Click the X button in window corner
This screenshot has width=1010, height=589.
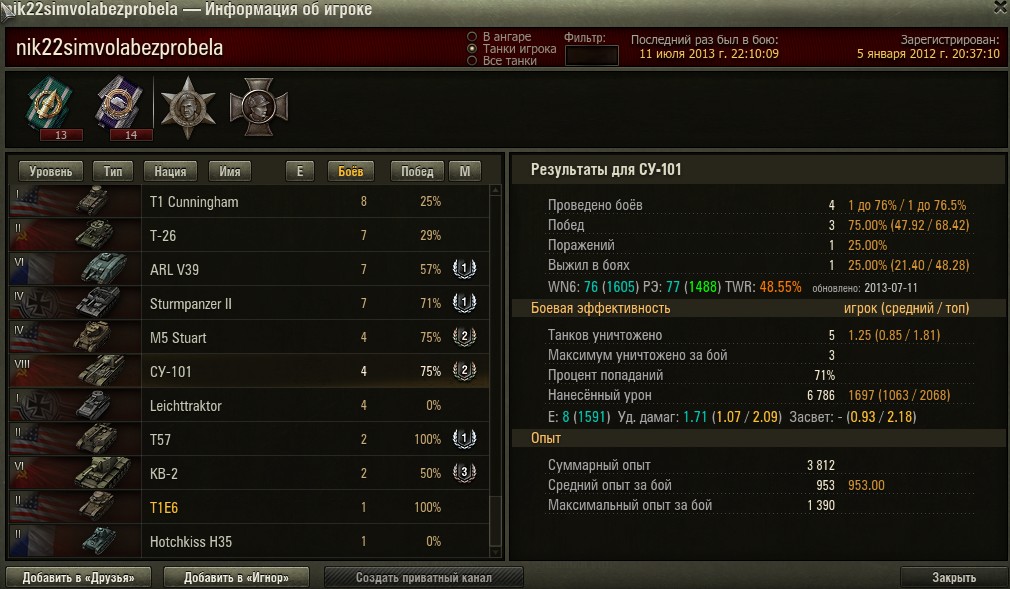[x=1001, y=8]
